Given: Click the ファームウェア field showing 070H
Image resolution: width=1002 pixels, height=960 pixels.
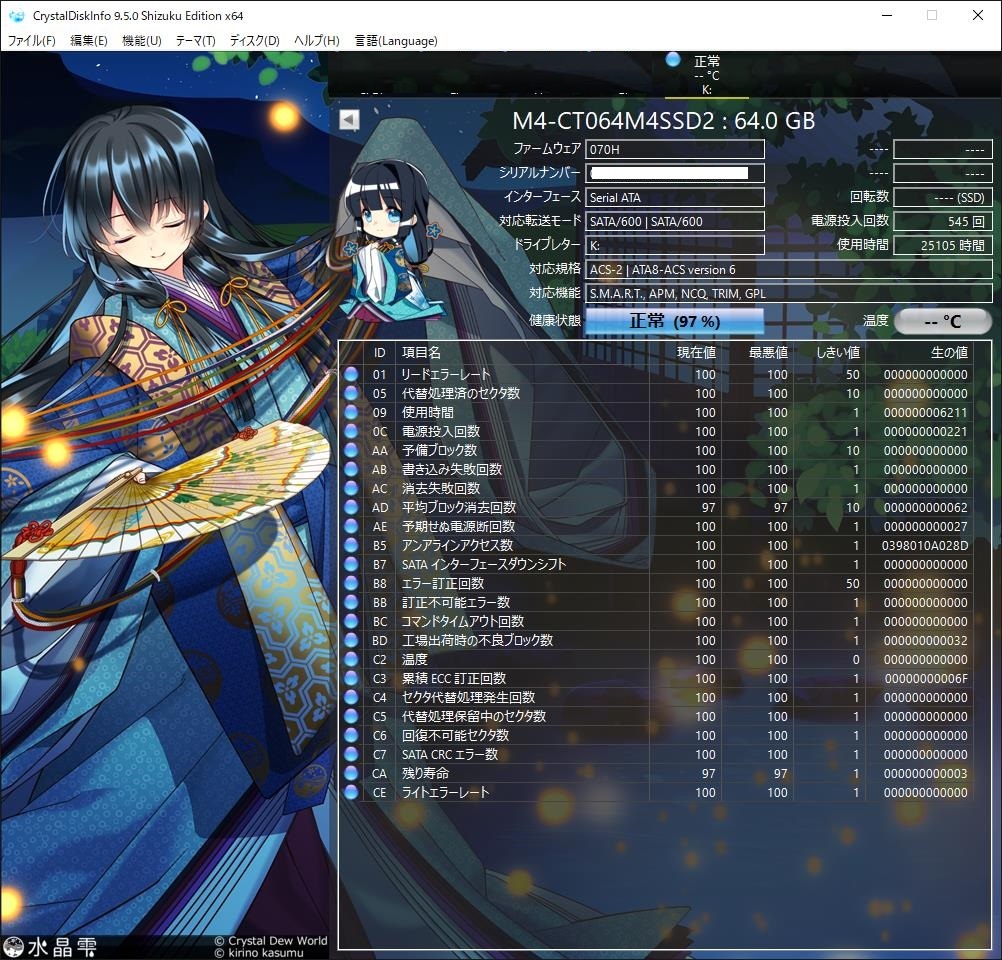Looking at the screenshot, I should click(675, 149).
